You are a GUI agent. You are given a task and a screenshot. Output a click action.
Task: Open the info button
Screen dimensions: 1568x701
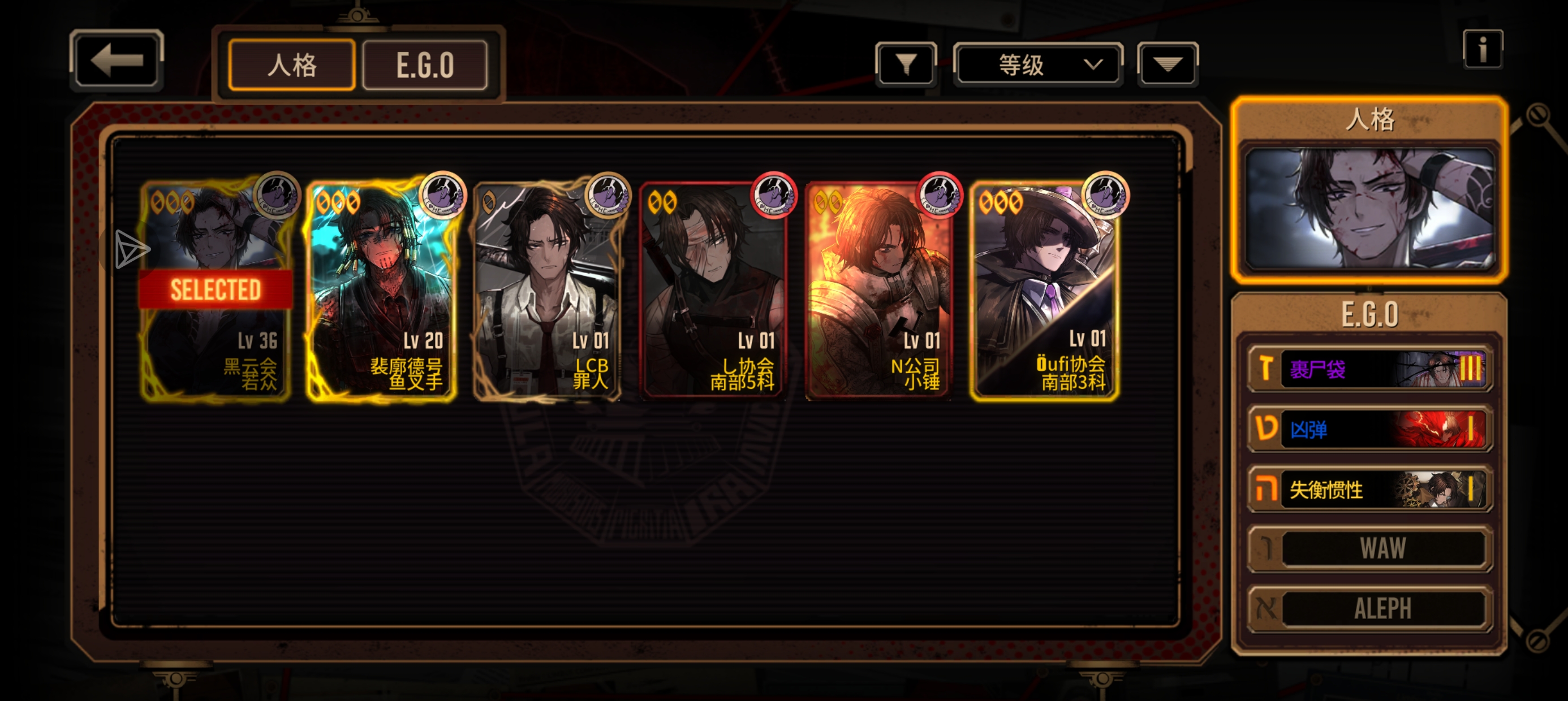(x=1482, y=49)
